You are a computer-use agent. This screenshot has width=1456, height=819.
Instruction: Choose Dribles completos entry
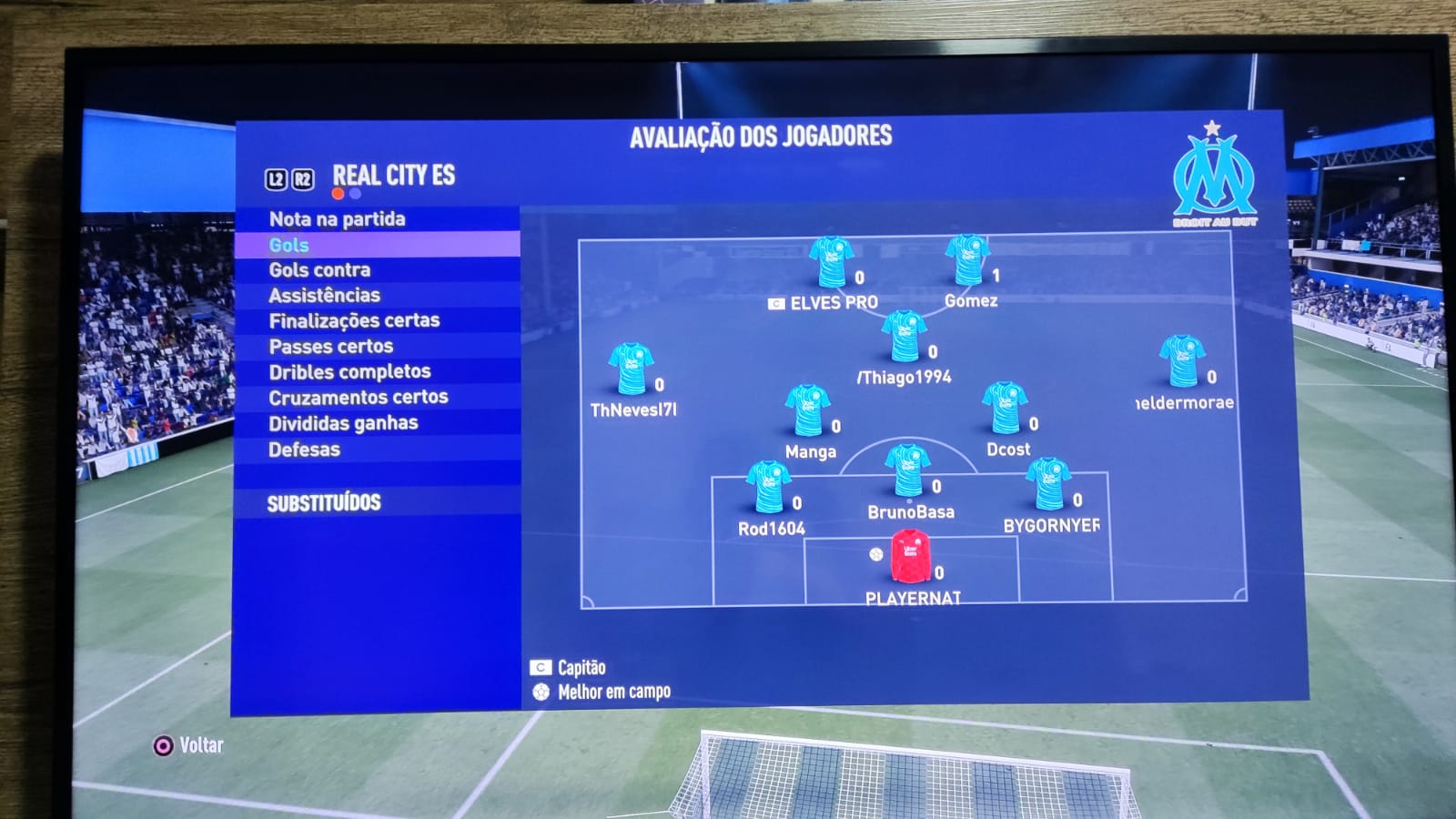point(349,372)
